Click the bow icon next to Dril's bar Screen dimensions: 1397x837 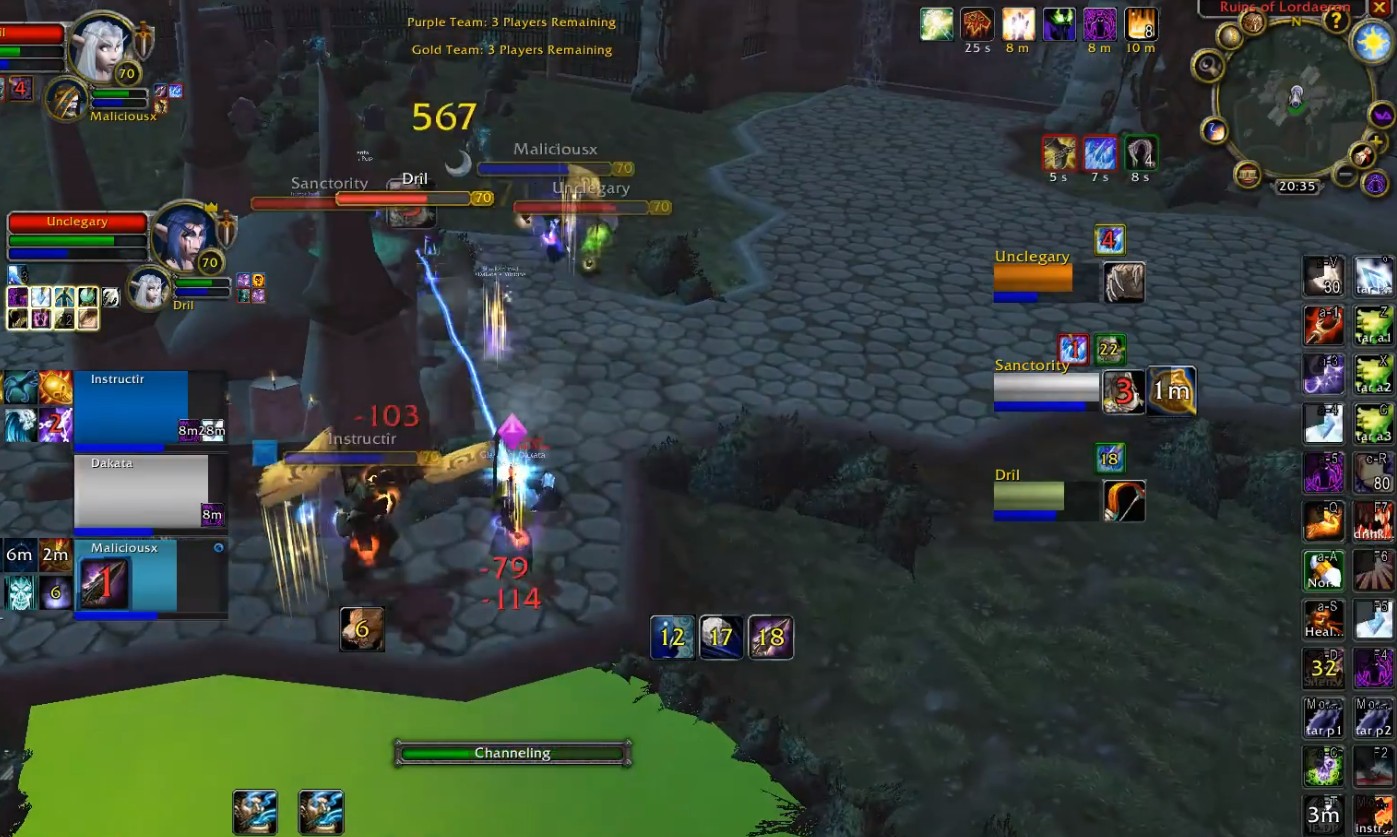[x=1124, y=500]
